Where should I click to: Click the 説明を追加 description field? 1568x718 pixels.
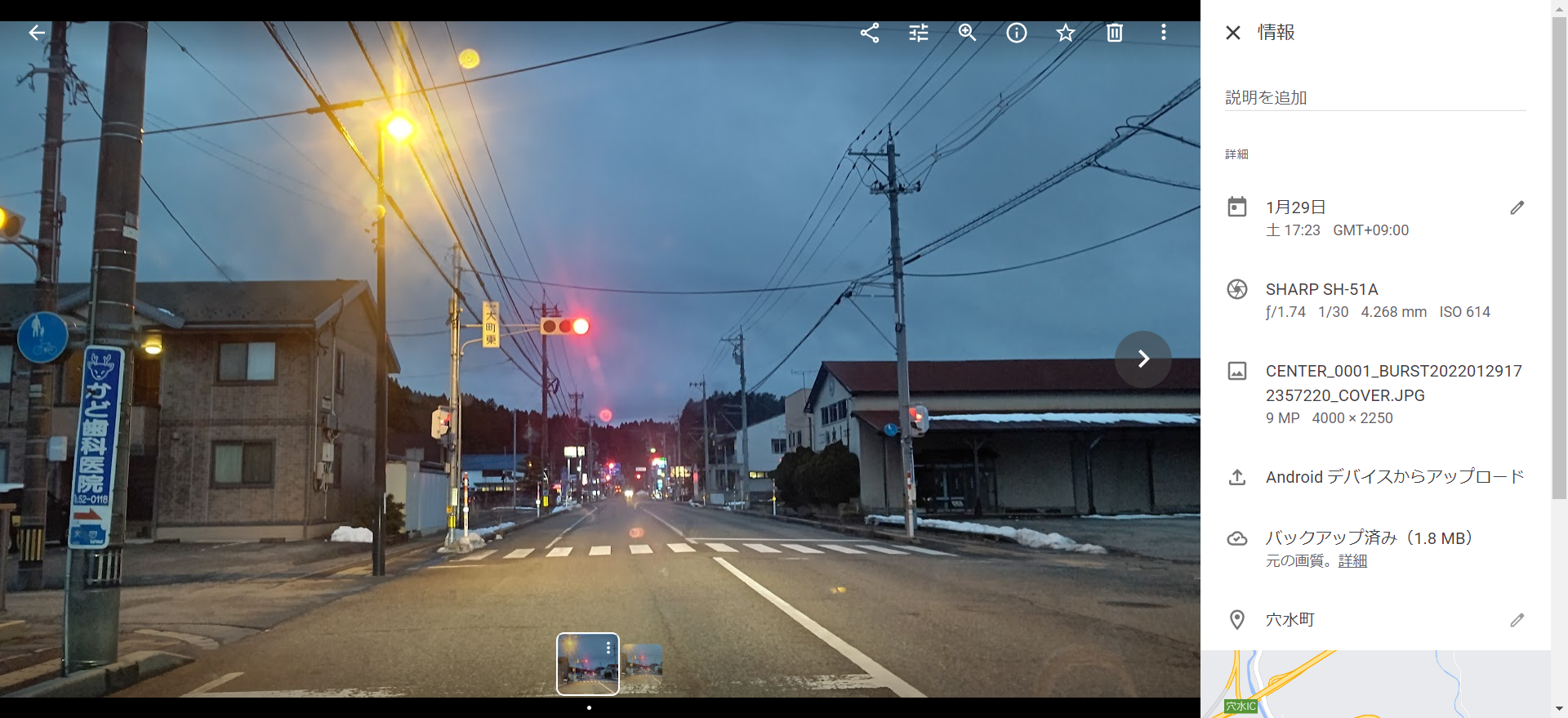(1374, 98)
